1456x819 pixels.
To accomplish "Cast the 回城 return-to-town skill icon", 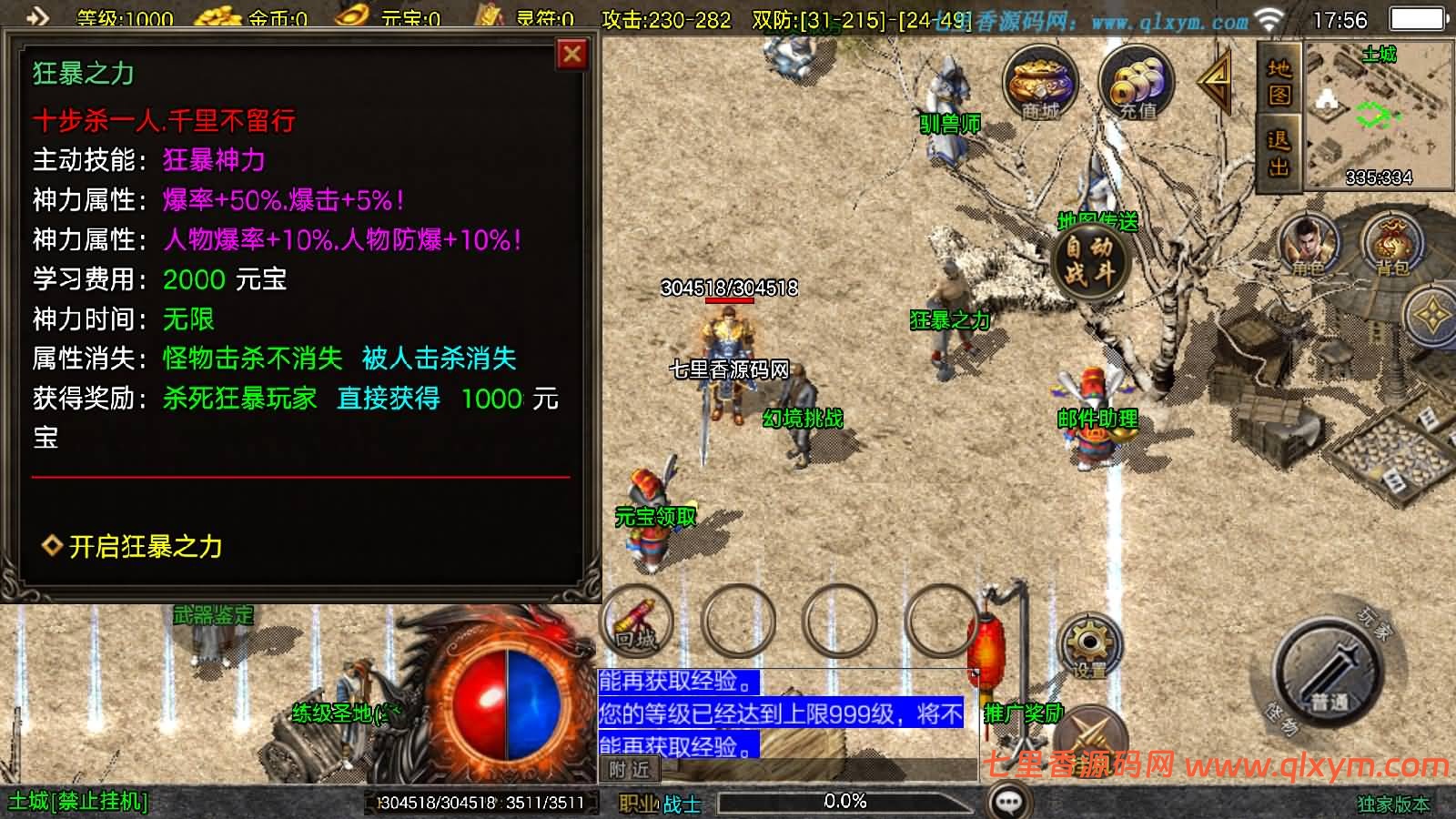I will point(637,621).
